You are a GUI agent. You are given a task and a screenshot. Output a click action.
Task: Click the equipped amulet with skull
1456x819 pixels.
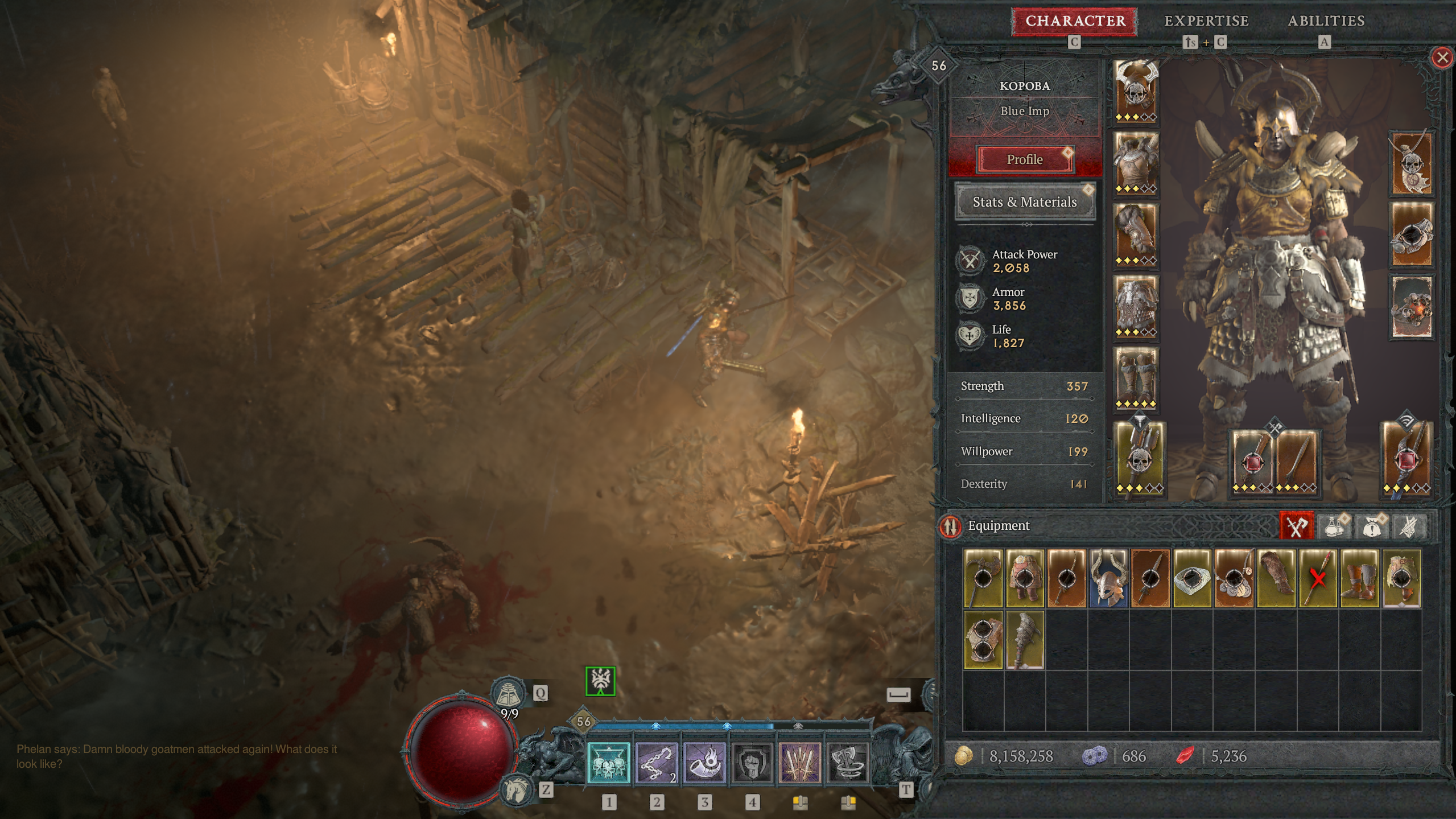(1411, 163)
